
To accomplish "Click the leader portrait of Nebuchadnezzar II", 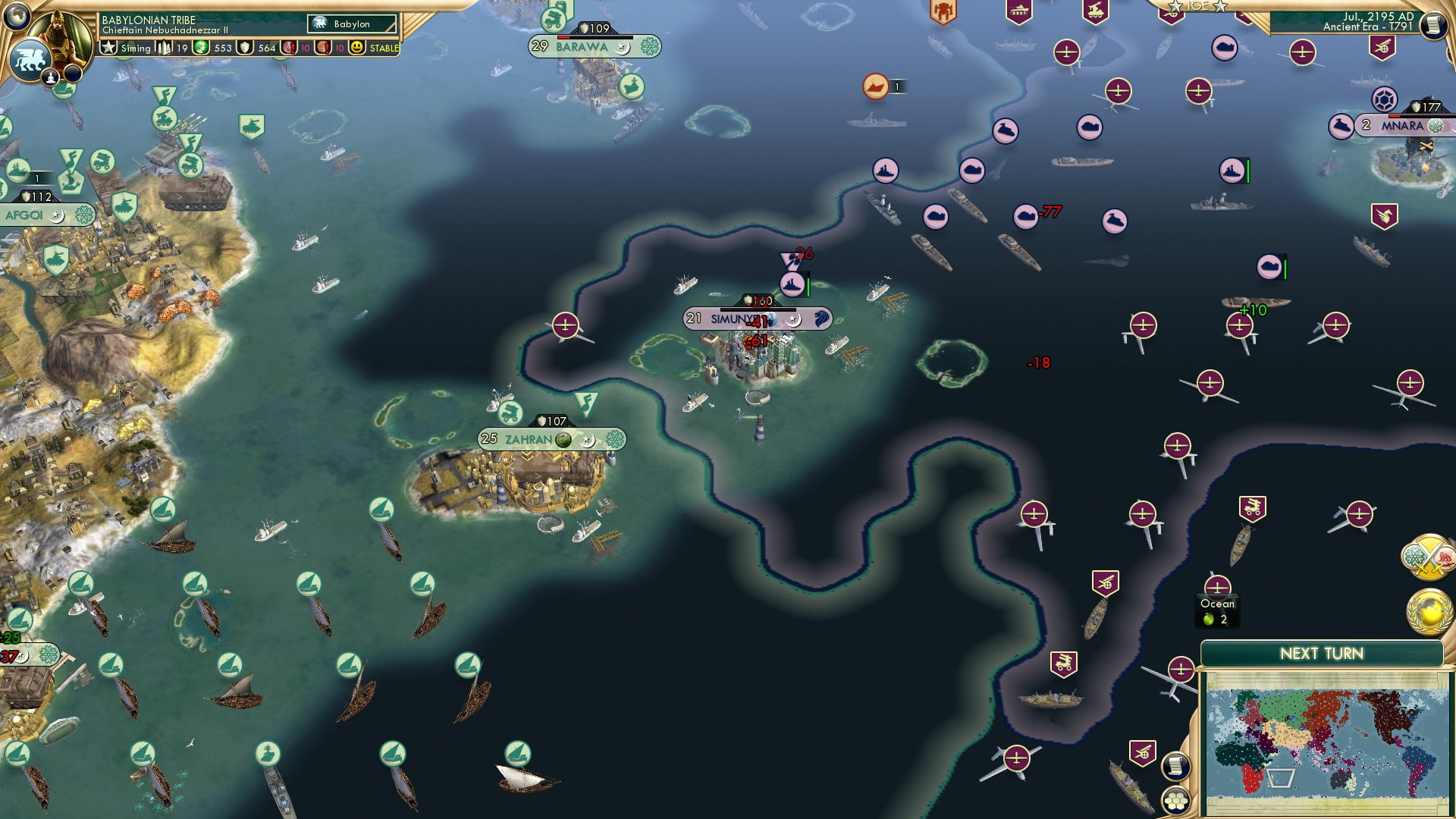I will (x=58, y=34).
